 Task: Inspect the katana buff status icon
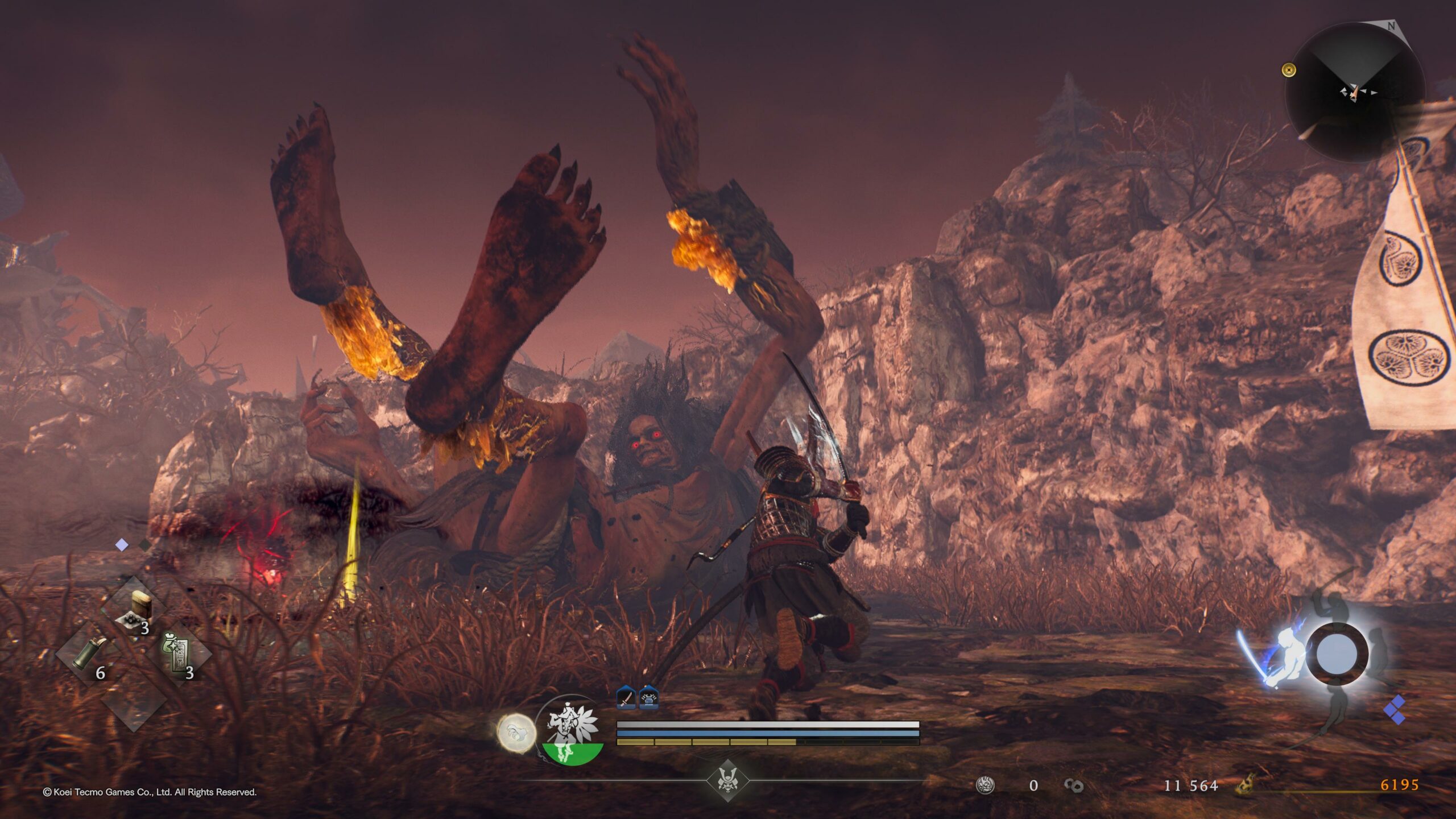[626, 697]
